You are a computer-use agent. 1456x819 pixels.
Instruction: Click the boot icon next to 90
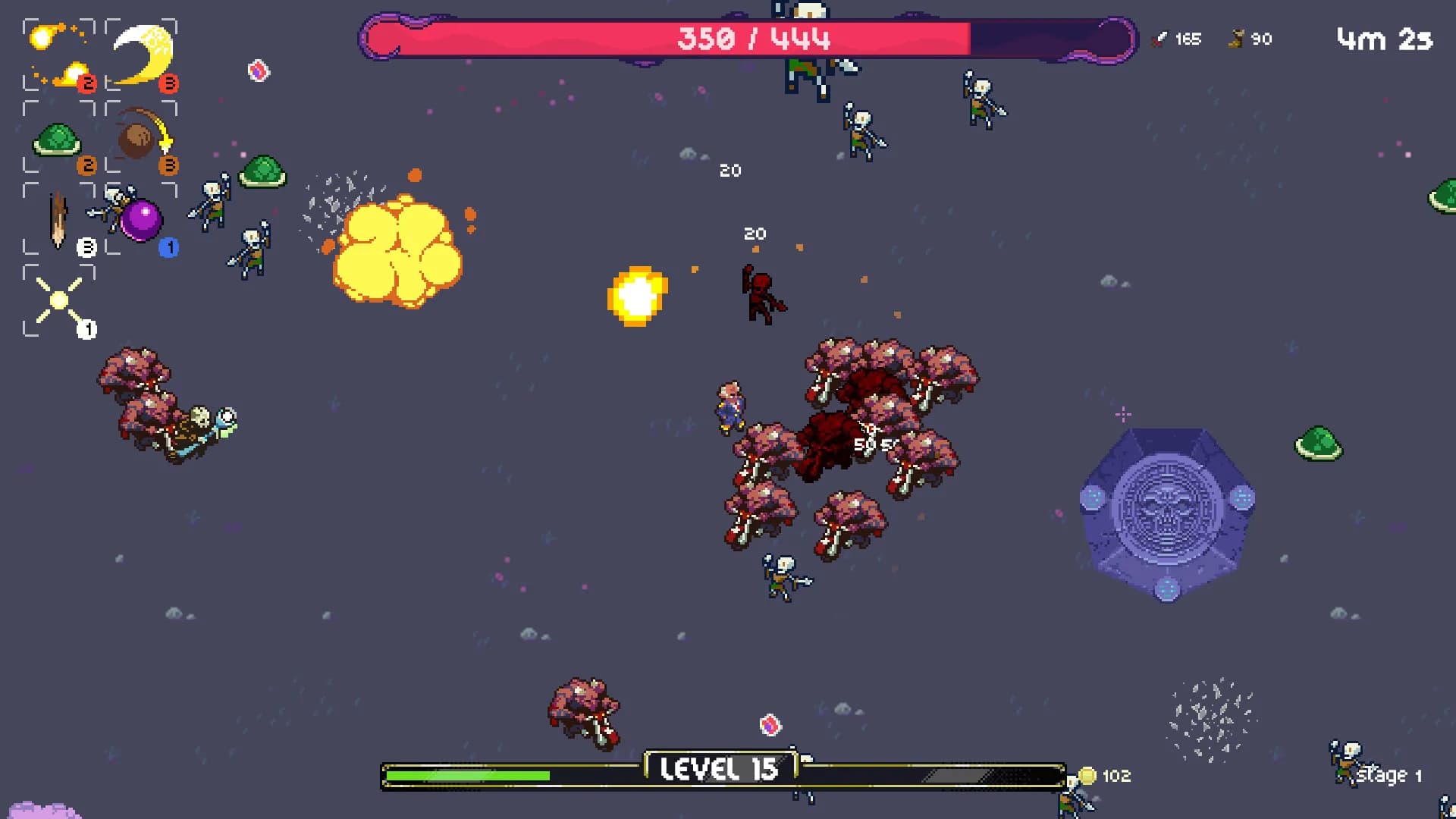tap(1236, 39)
